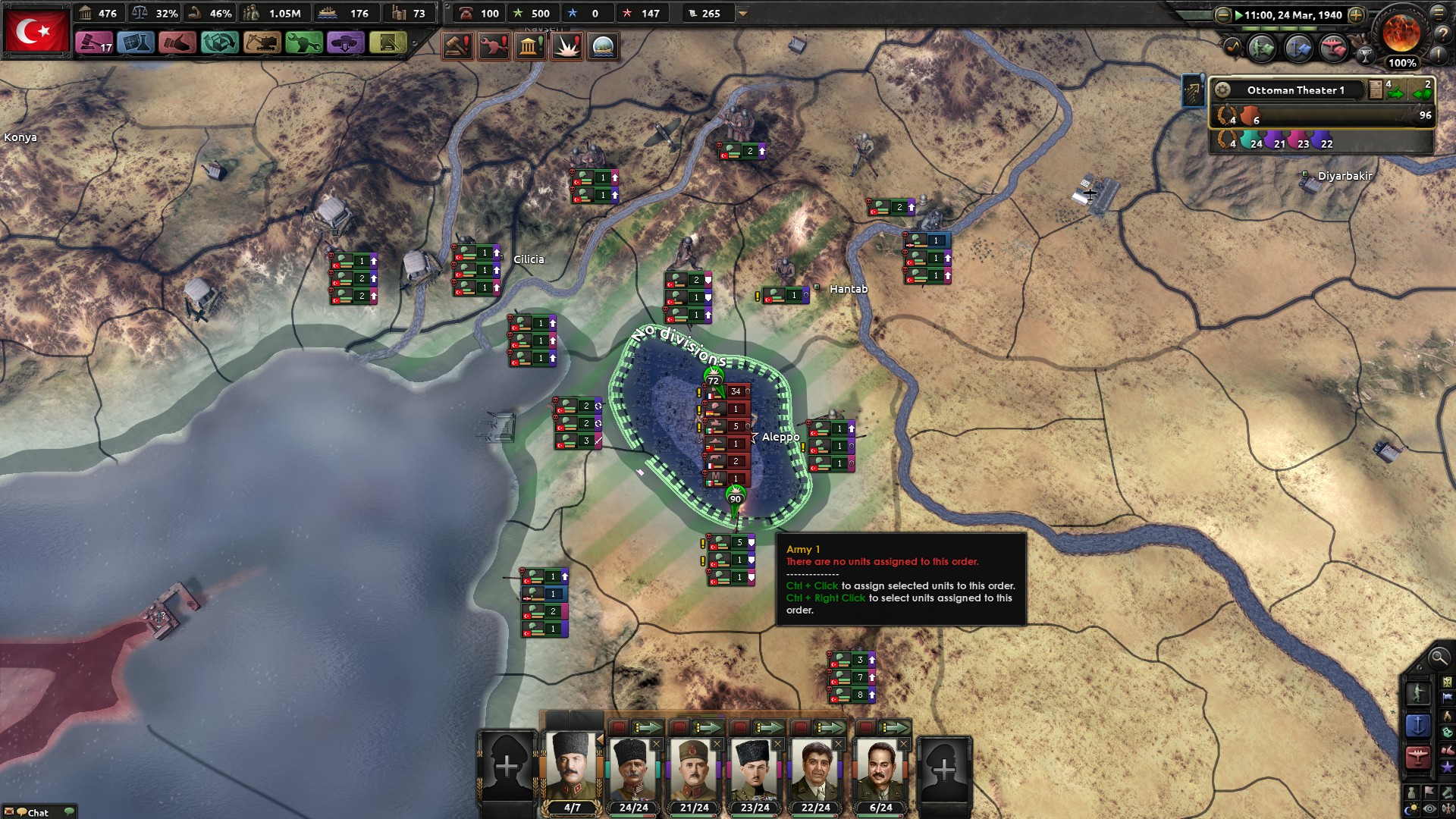Open the Logistics book icon
The image size is (1456, 819).
coord(386,43)
